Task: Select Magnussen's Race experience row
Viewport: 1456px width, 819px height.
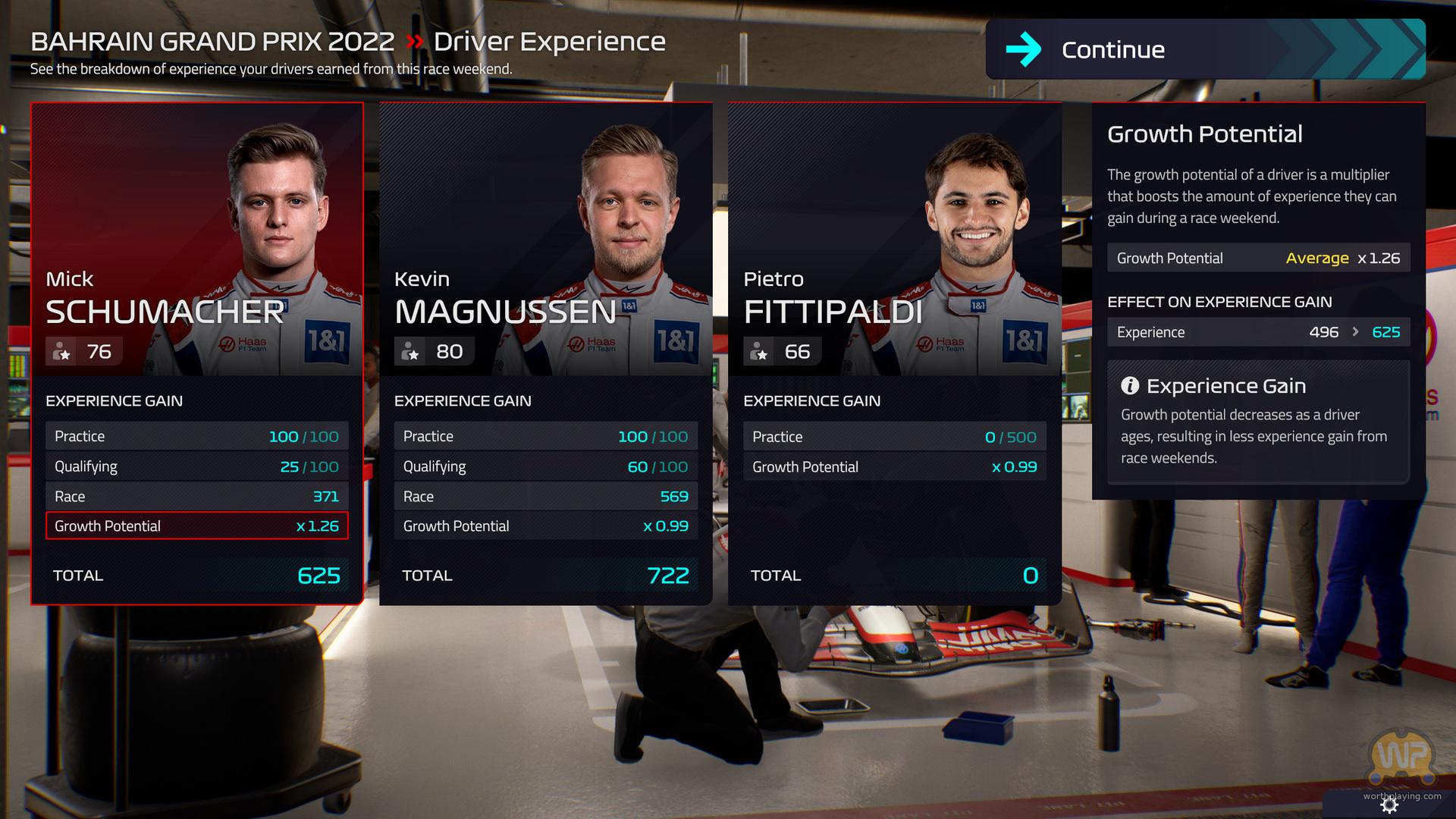Action: (x=545, y=497)
